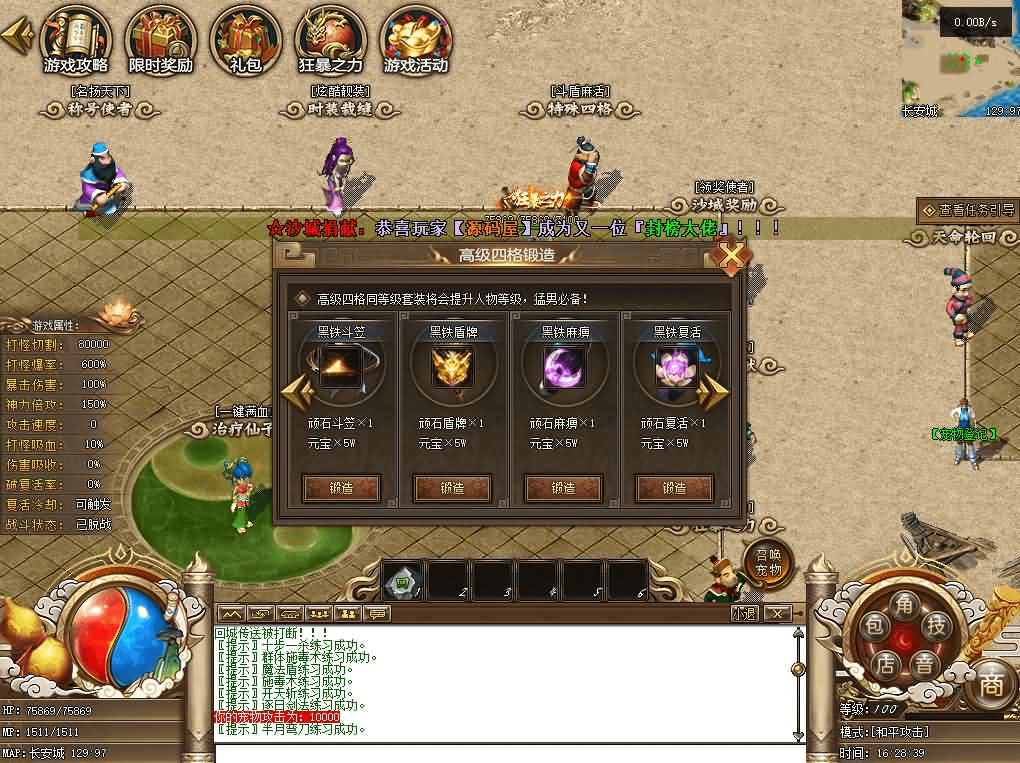Select the first hotbar slot with the stone item
This screenshot has height=763, width=1020.
(x=404, y=582)
